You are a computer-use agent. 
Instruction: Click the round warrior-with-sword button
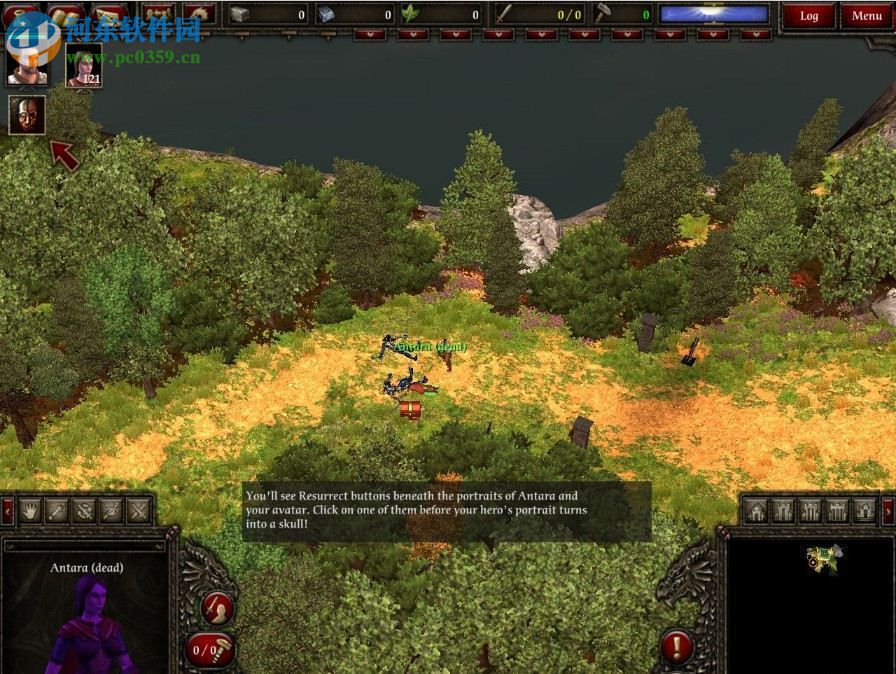[x=216, y=607]
